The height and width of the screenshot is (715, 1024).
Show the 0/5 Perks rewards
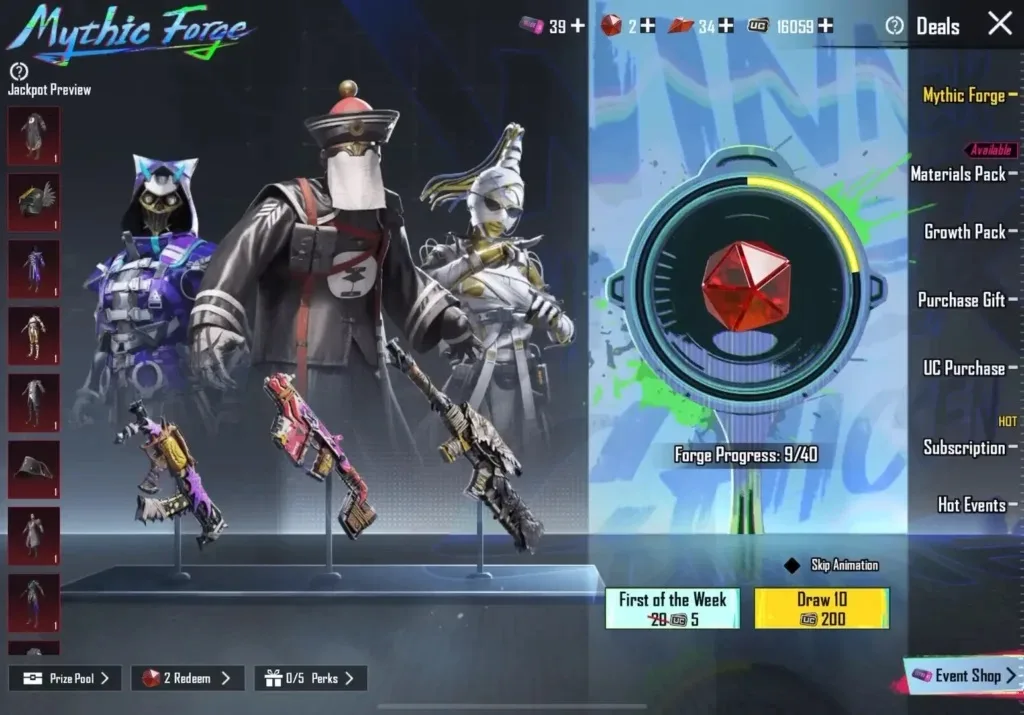310,678
